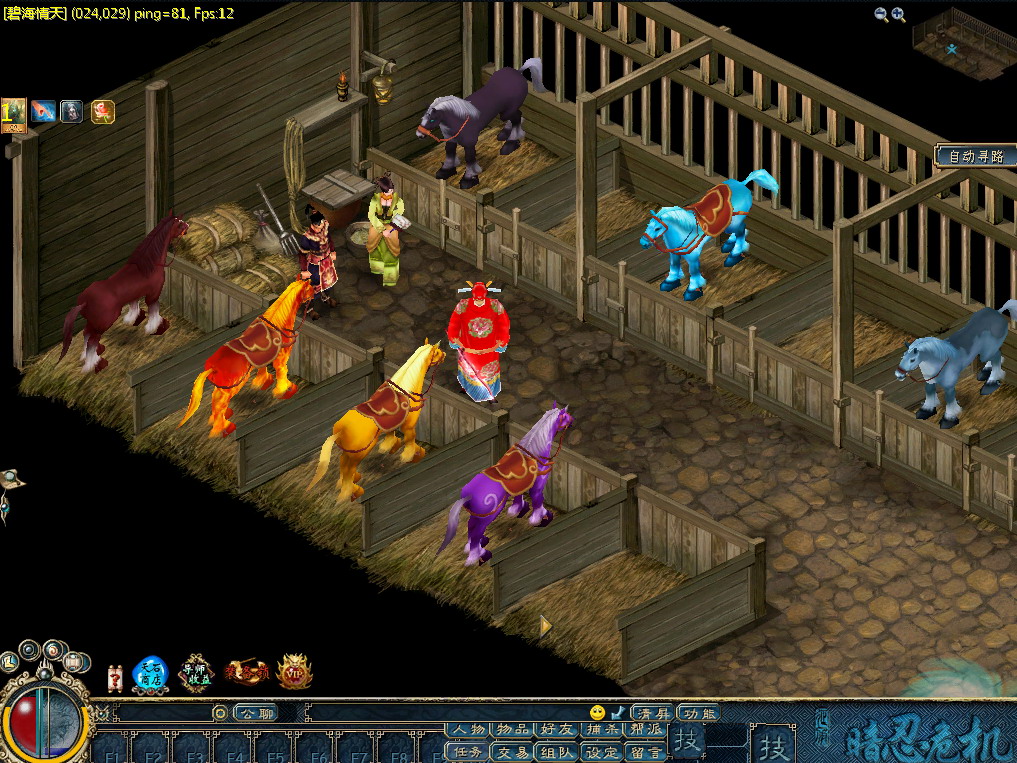Open the 天石商店 shop icon

150,674
